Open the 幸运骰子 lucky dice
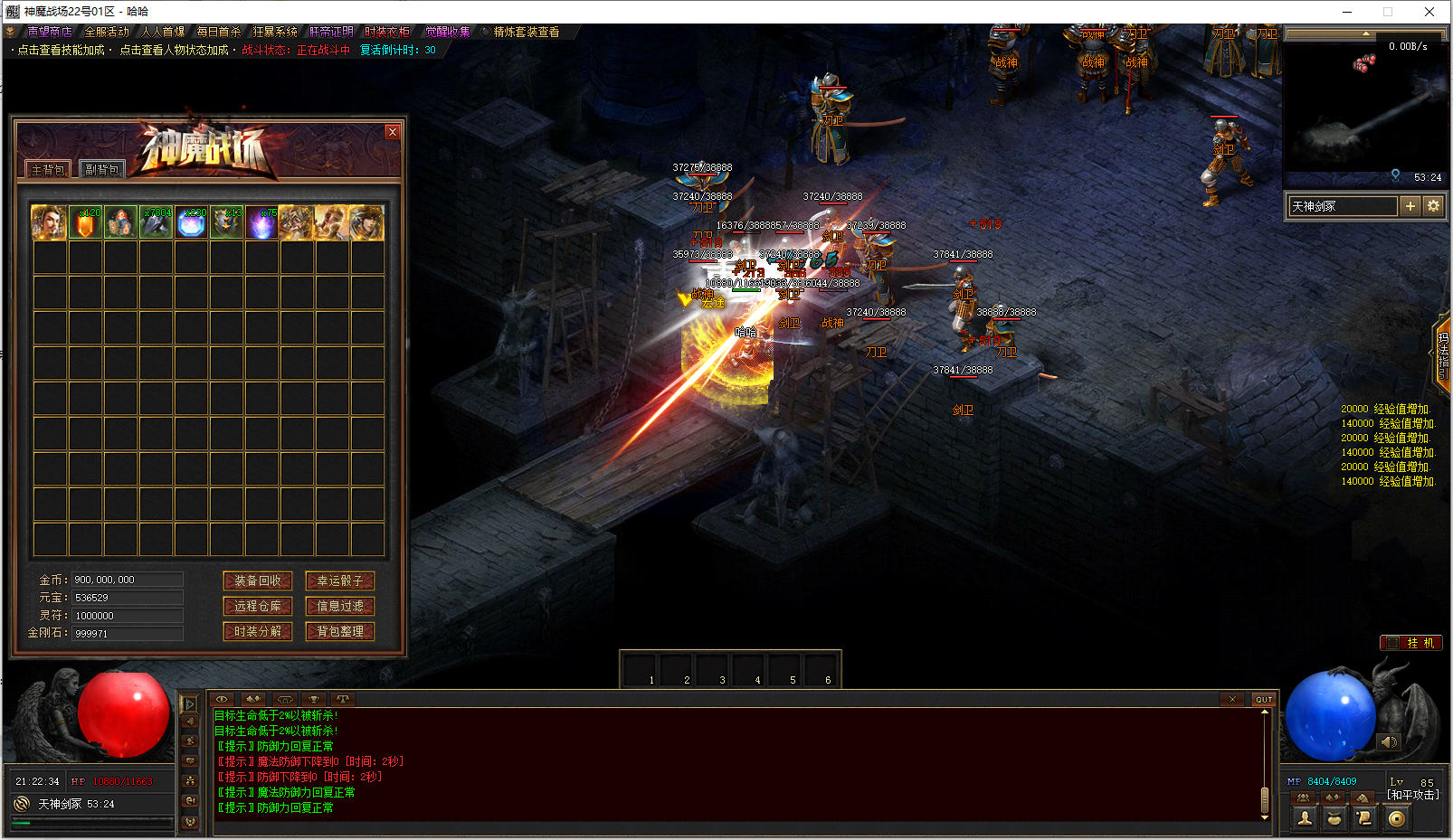The height and width of the screenshot is (840, 1453). (x=340, y=580)
